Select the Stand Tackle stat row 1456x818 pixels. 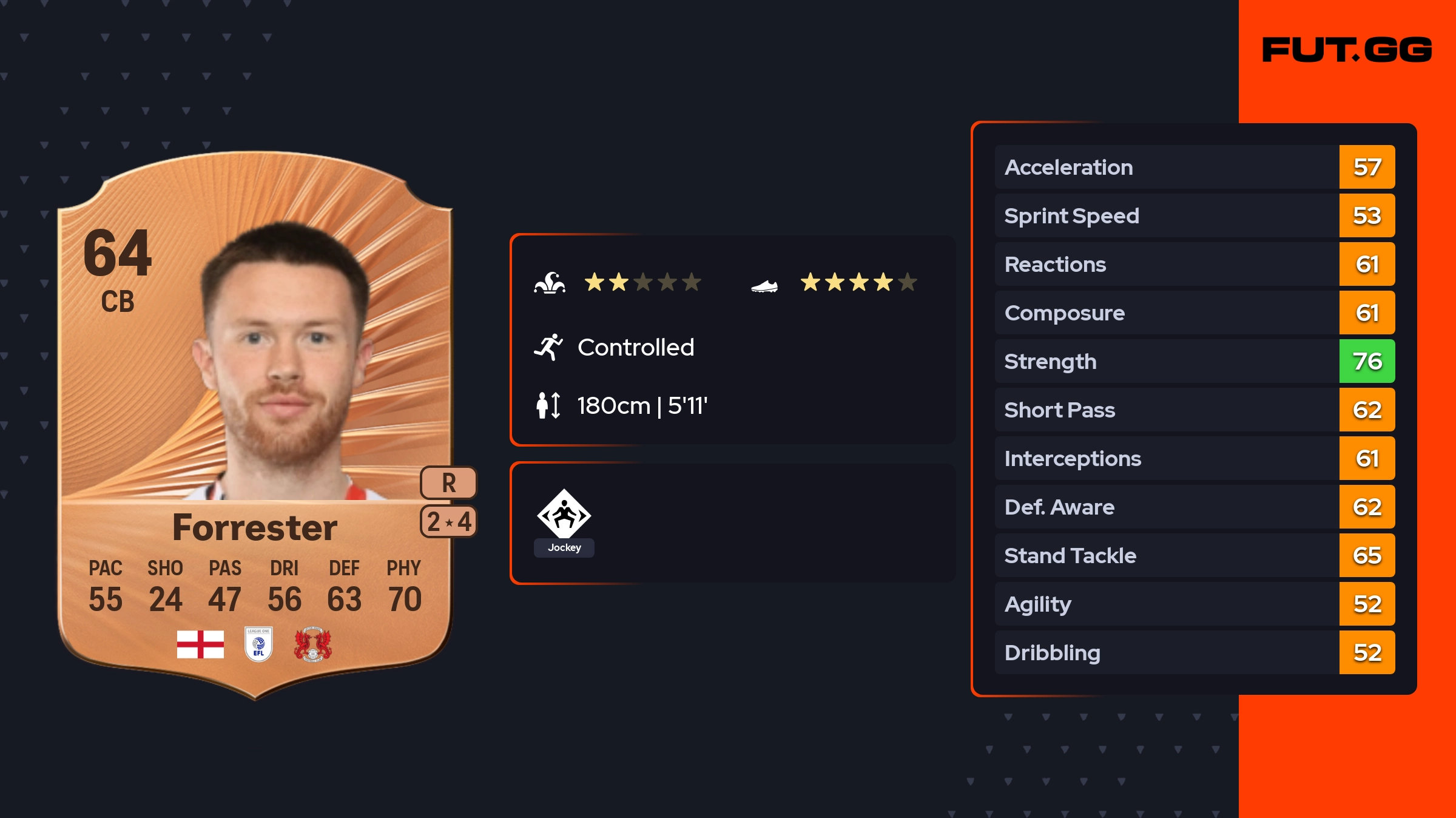point(1194,555)
